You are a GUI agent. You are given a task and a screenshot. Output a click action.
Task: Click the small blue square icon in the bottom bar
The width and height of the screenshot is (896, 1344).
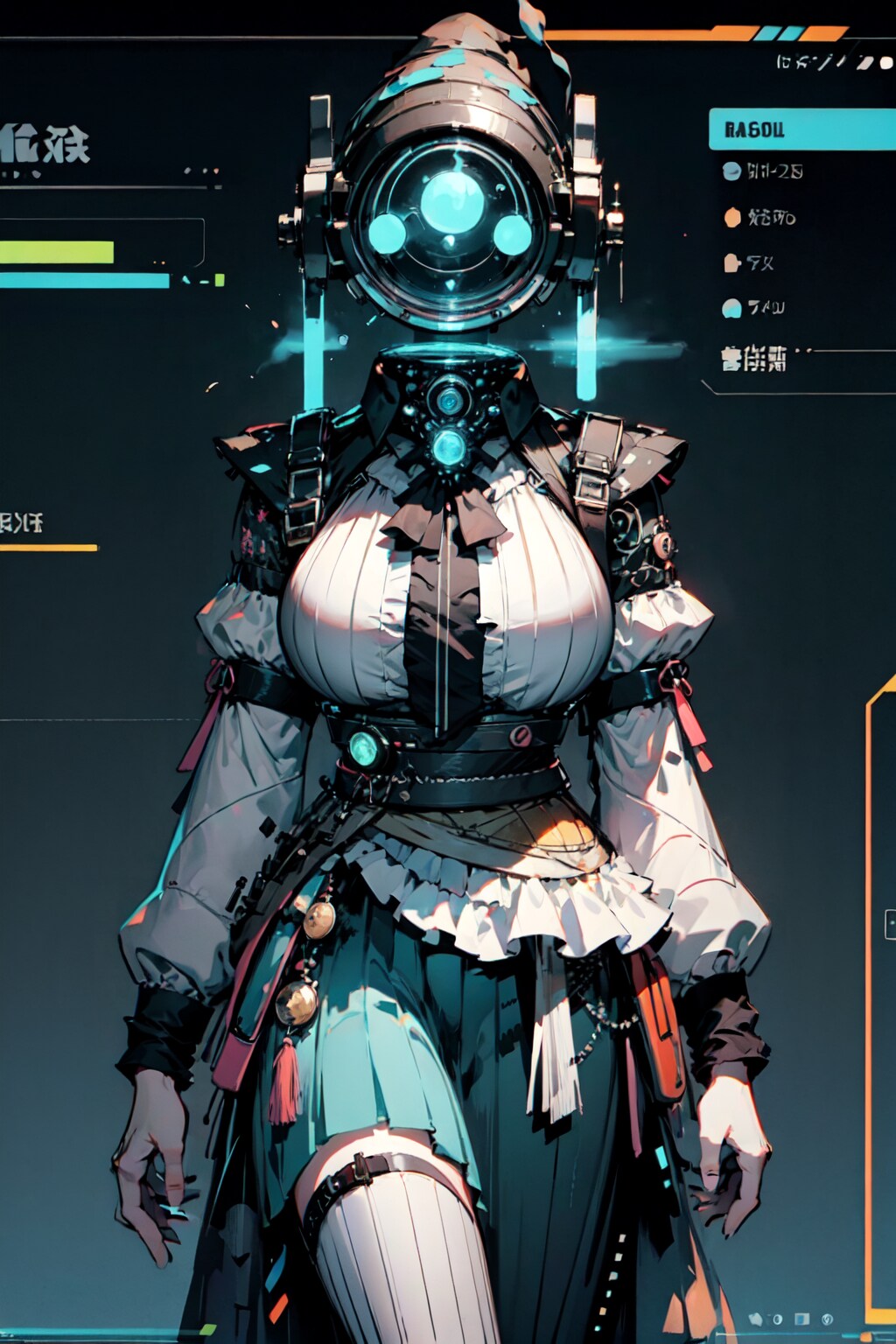tap(801, 1319)
